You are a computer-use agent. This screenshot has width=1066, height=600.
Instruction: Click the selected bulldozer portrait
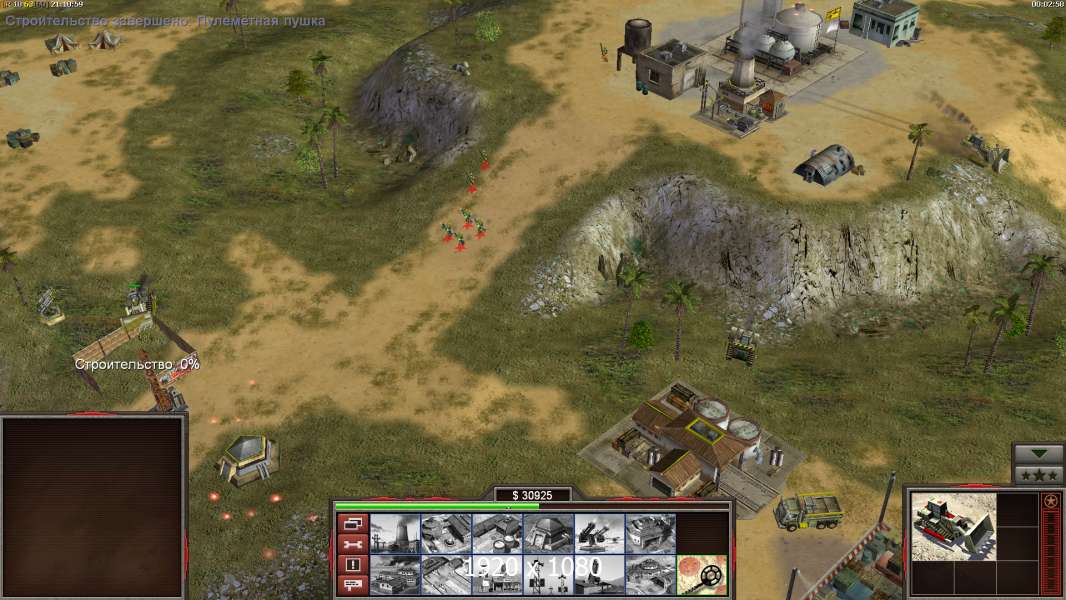click(x=953, y=526)
